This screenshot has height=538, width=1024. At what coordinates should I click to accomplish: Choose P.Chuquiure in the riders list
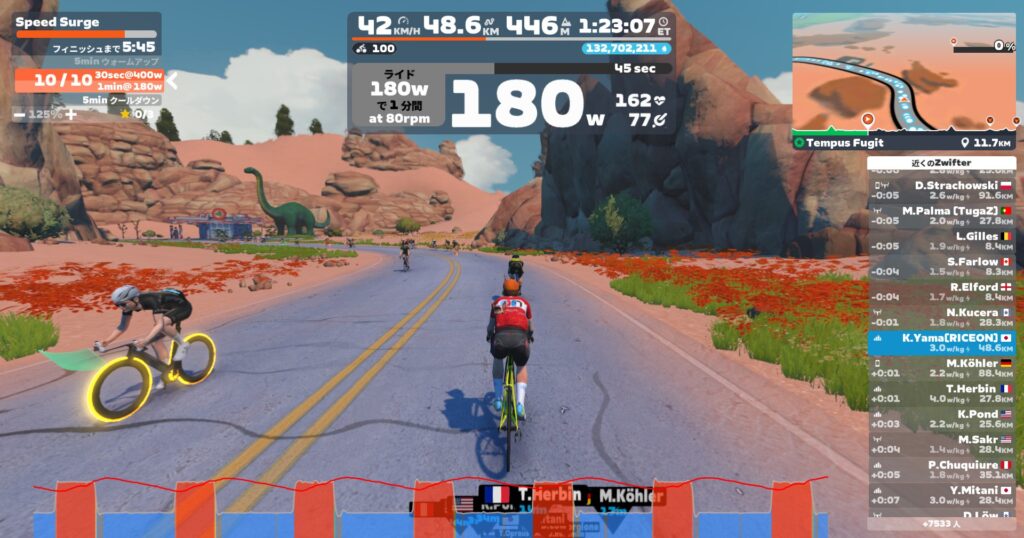[941, 471]
